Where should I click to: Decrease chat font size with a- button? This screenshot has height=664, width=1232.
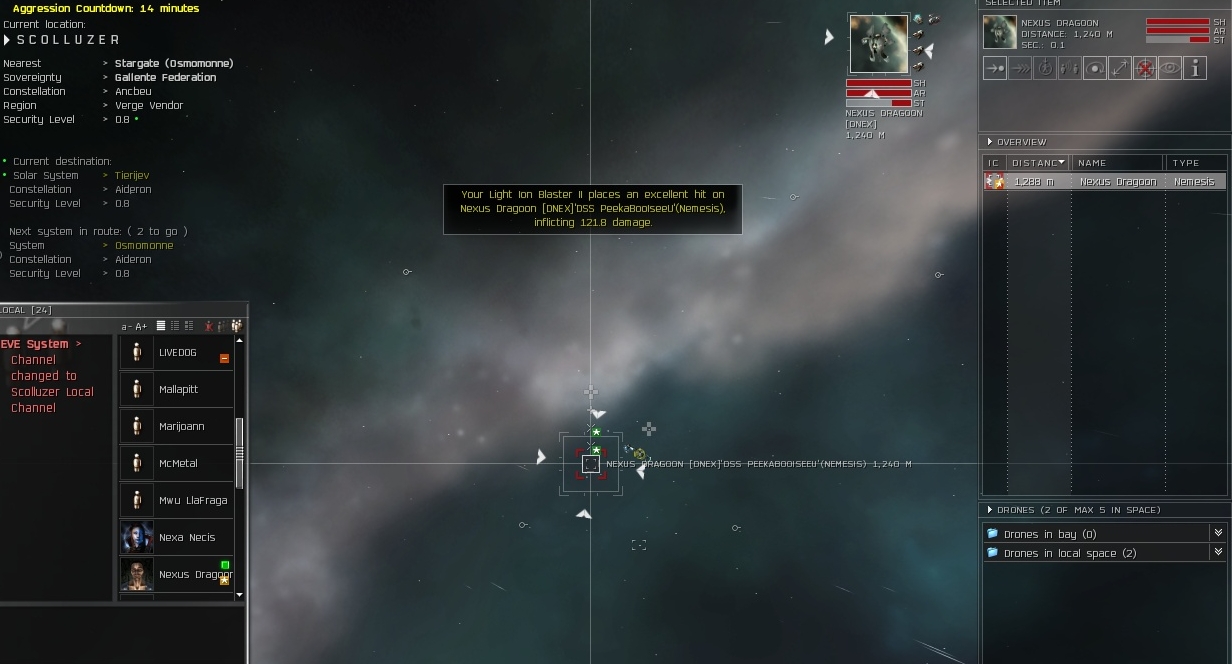[127, 327]
